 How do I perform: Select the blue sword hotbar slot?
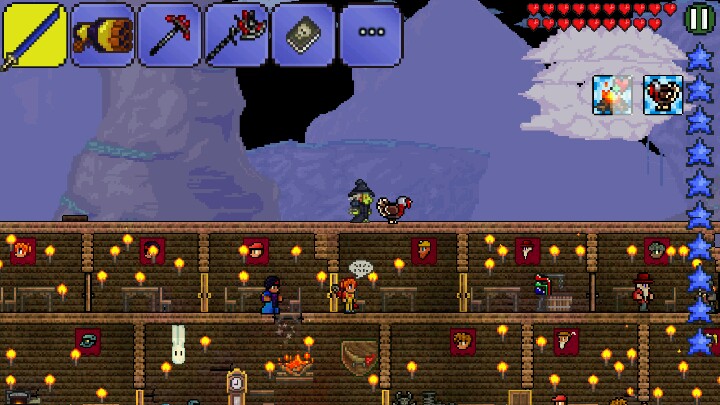[33, 34]
